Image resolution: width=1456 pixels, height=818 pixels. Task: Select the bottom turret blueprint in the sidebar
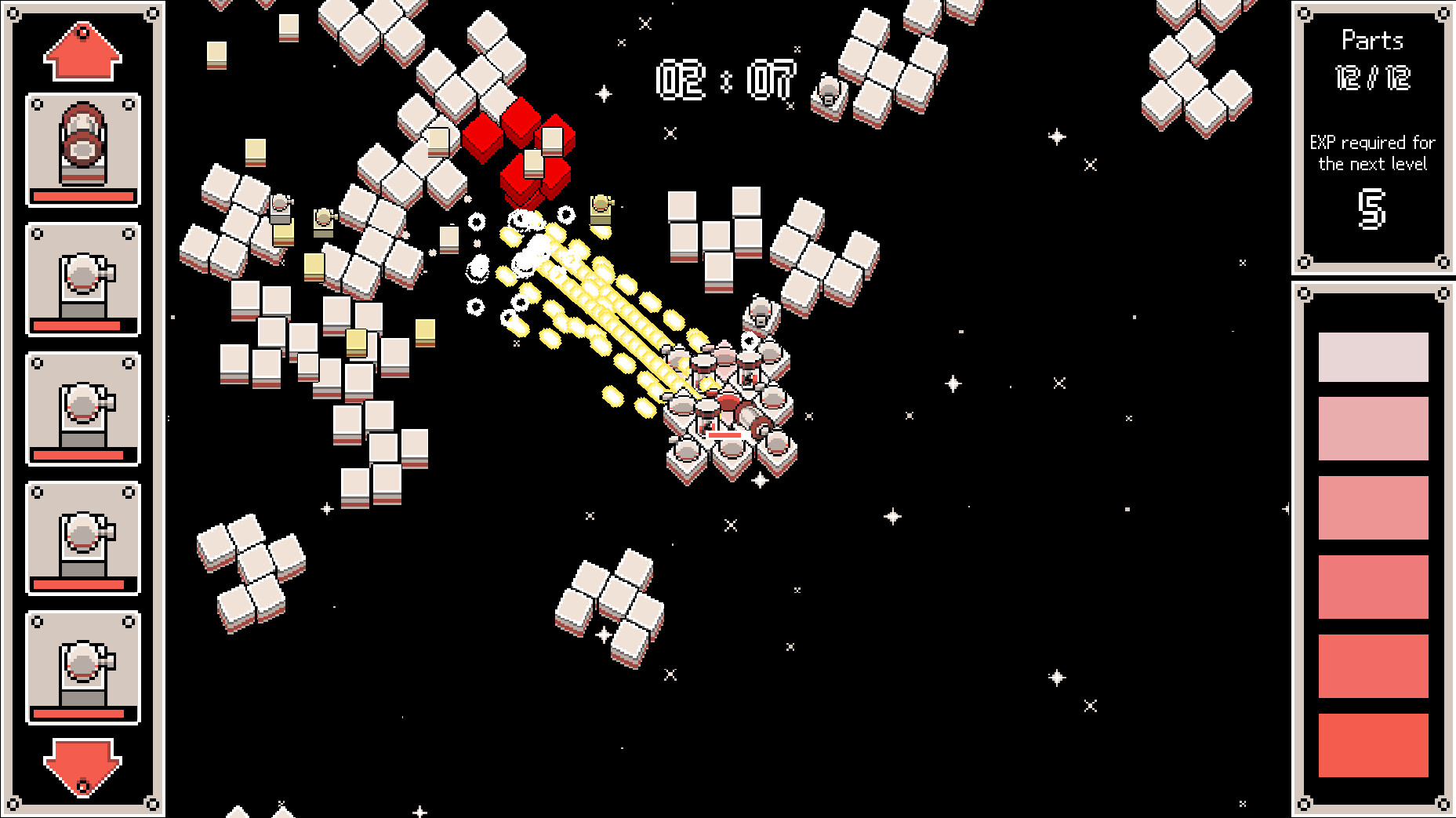(x=82, y=667)
